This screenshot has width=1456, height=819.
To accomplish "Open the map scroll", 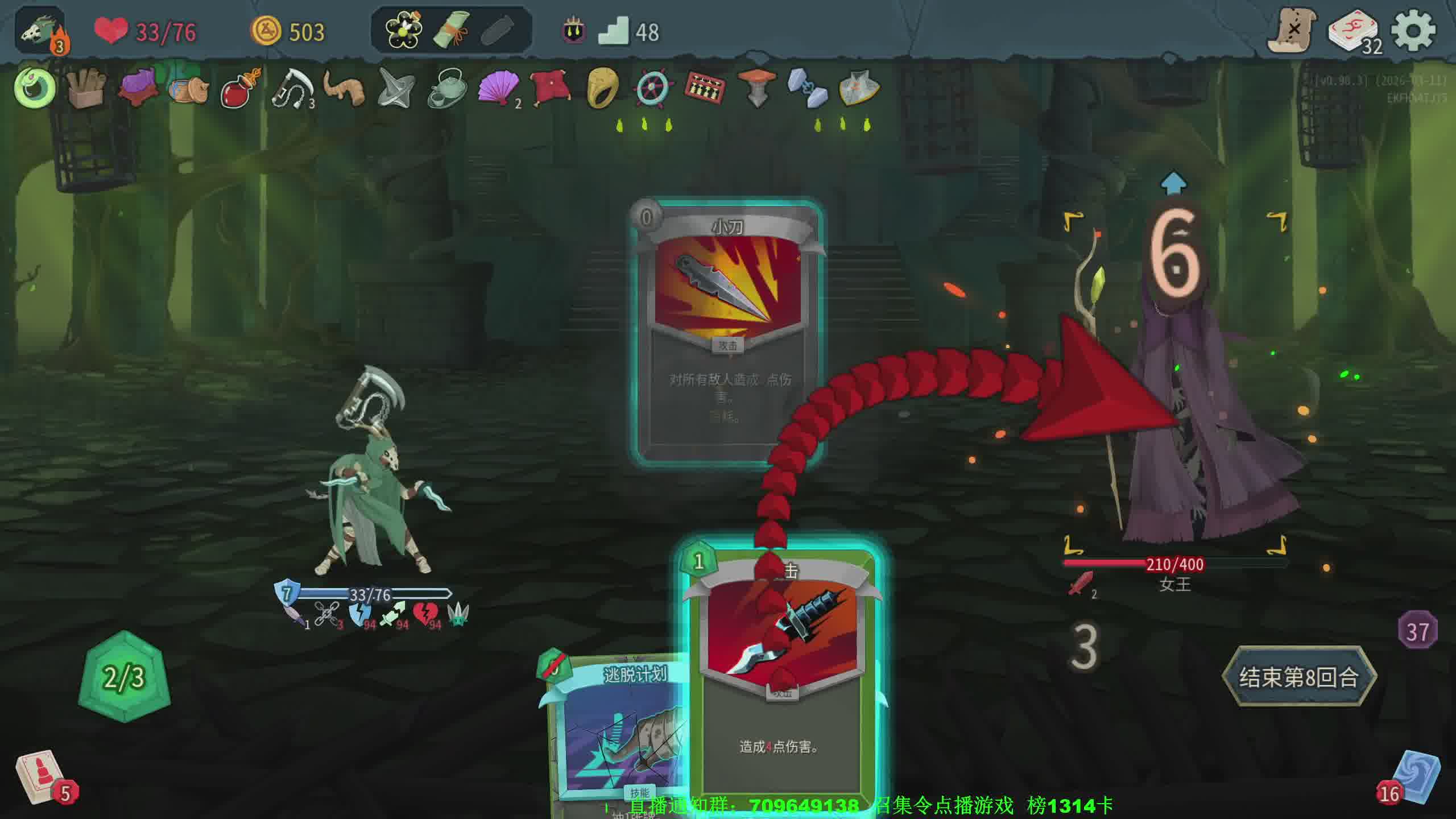I will [1292, 30].
